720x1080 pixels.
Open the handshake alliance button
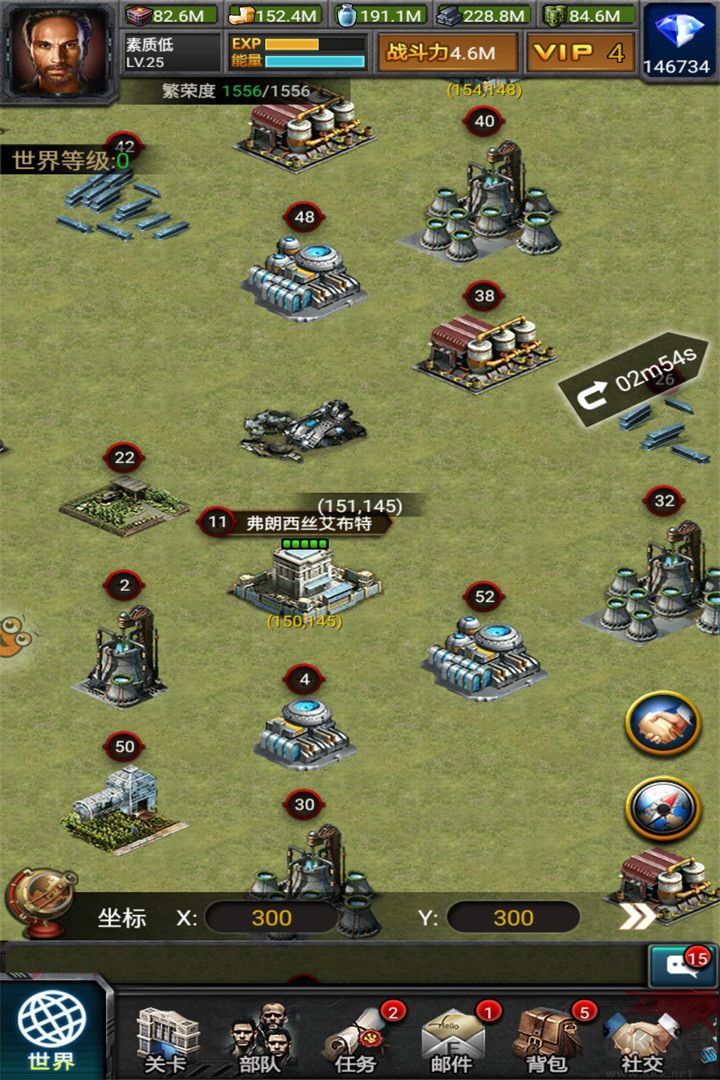click(662, 723)
